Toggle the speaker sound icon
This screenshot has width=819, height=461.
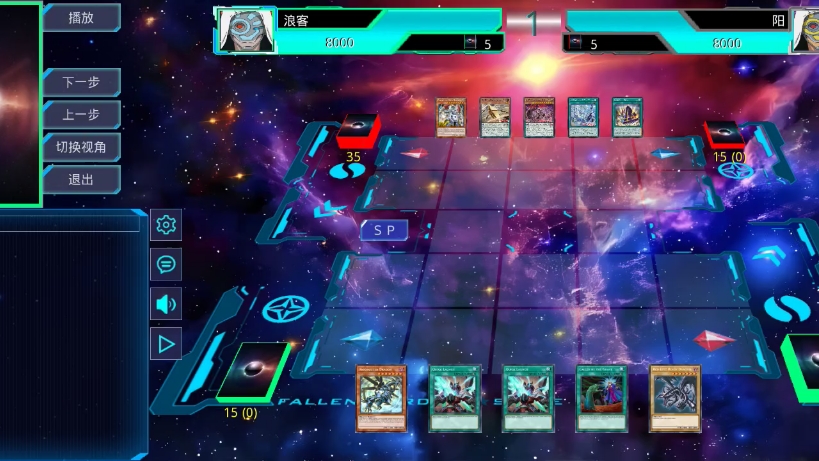click(x=166, y=304)
